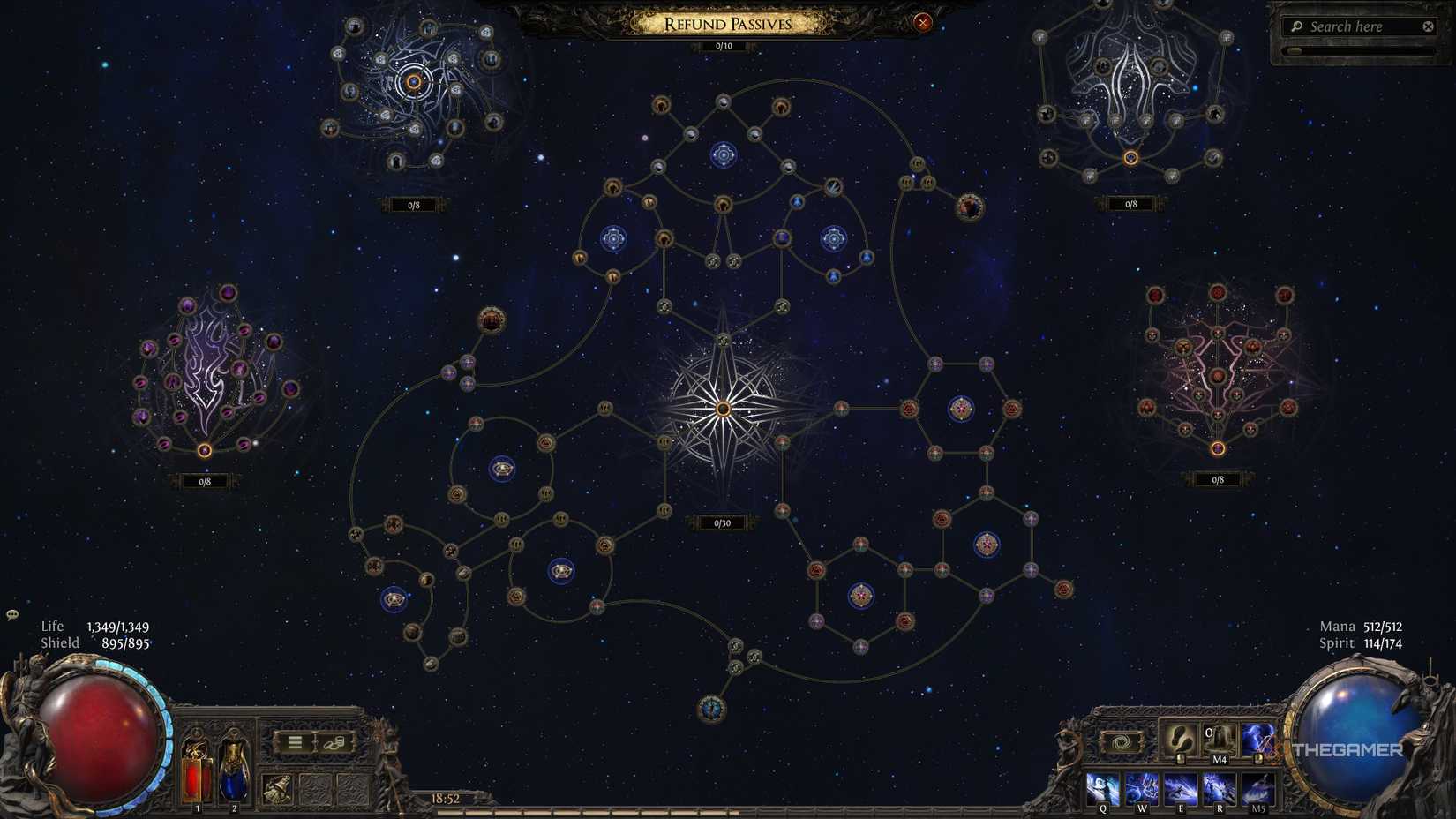Click the spiral emblem icon on the bottom-right panel
The width and height of the screenshot is (1456, 819).
pos(1121,741)
